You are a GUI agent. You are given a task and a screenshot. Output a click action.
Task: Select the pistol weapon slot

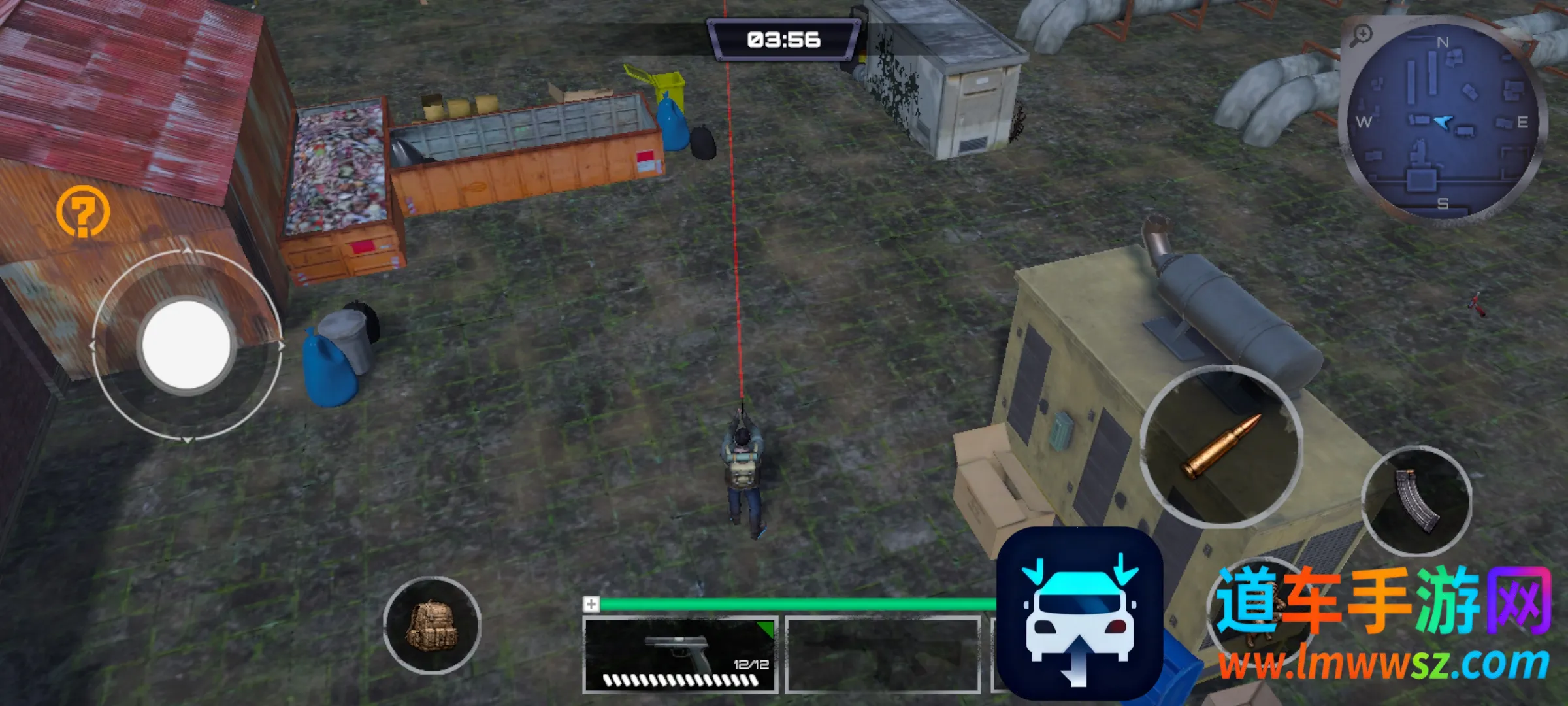(x=679, y=654)
